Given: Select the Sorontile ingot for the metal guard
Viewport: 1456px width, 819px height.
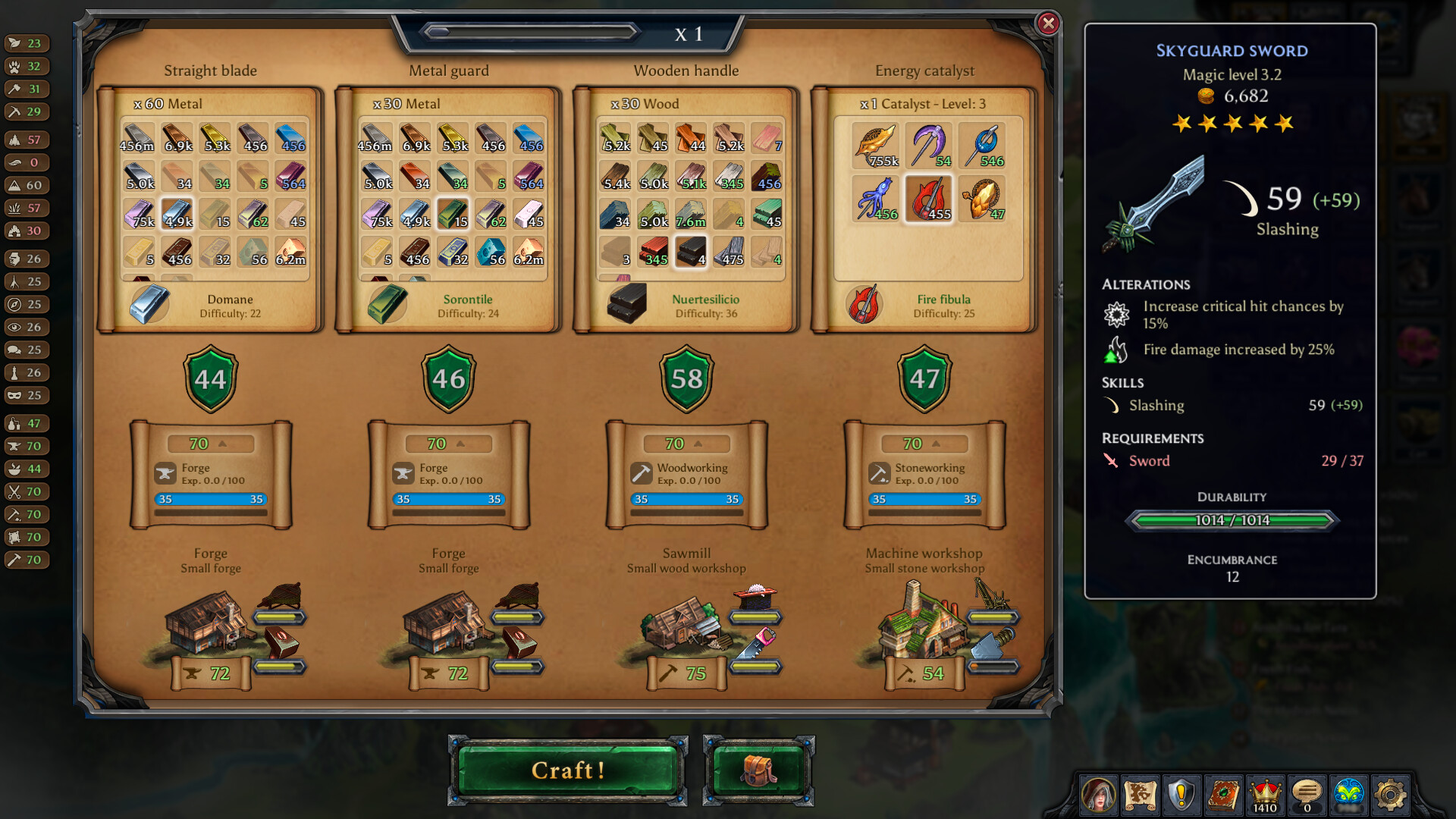Looking at the screenshot, I should 453,214.
